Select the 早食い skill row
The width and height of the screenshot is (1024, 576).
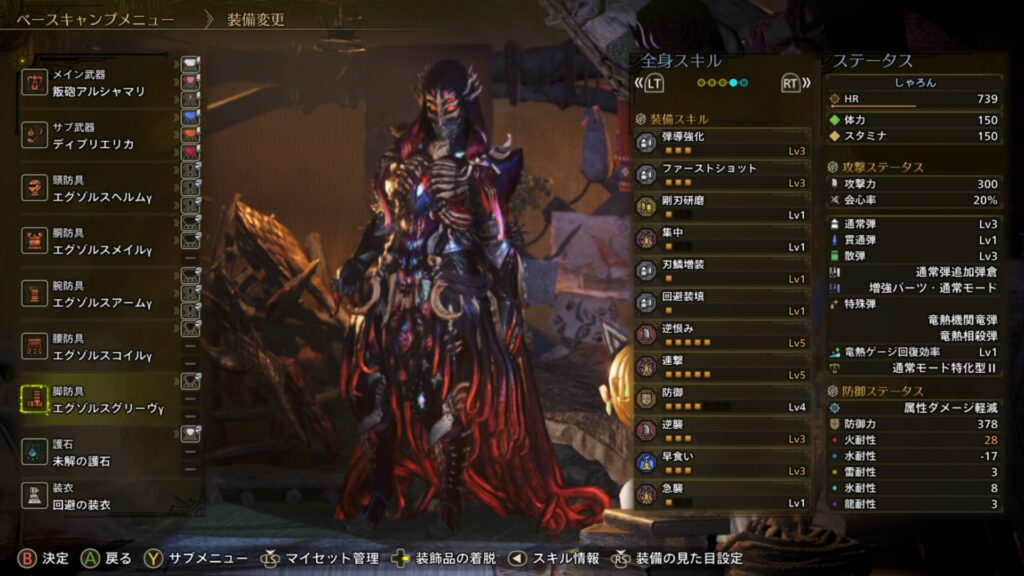tap(722, 463)
